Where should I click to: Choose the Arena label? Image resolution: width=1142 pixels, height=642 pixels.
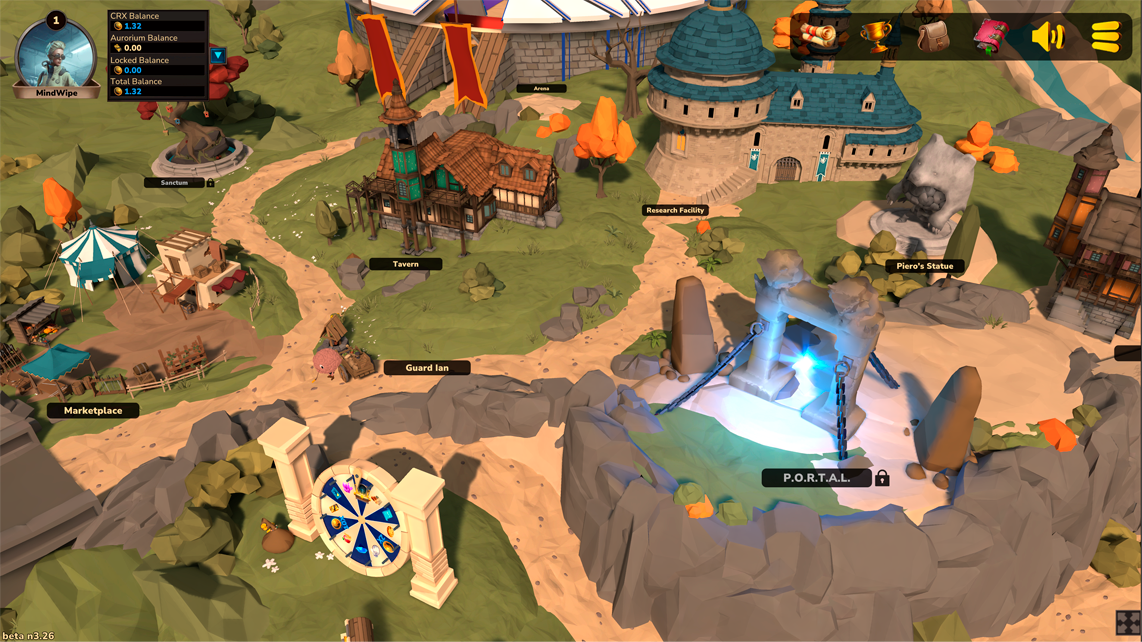[x=542, y=89]
